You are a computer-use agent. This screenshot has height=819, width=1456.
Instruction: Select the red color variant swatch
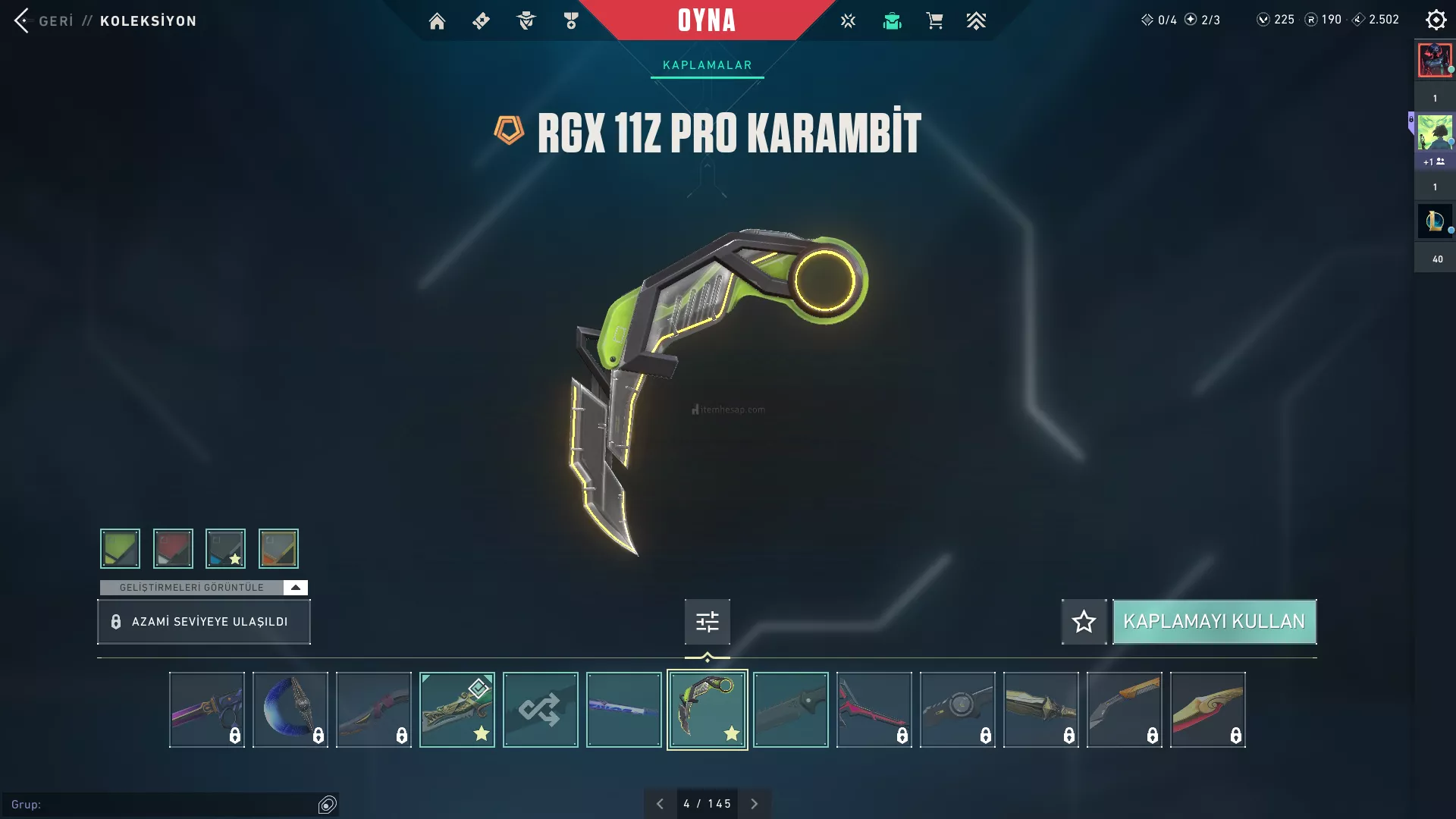click(173, 548)
